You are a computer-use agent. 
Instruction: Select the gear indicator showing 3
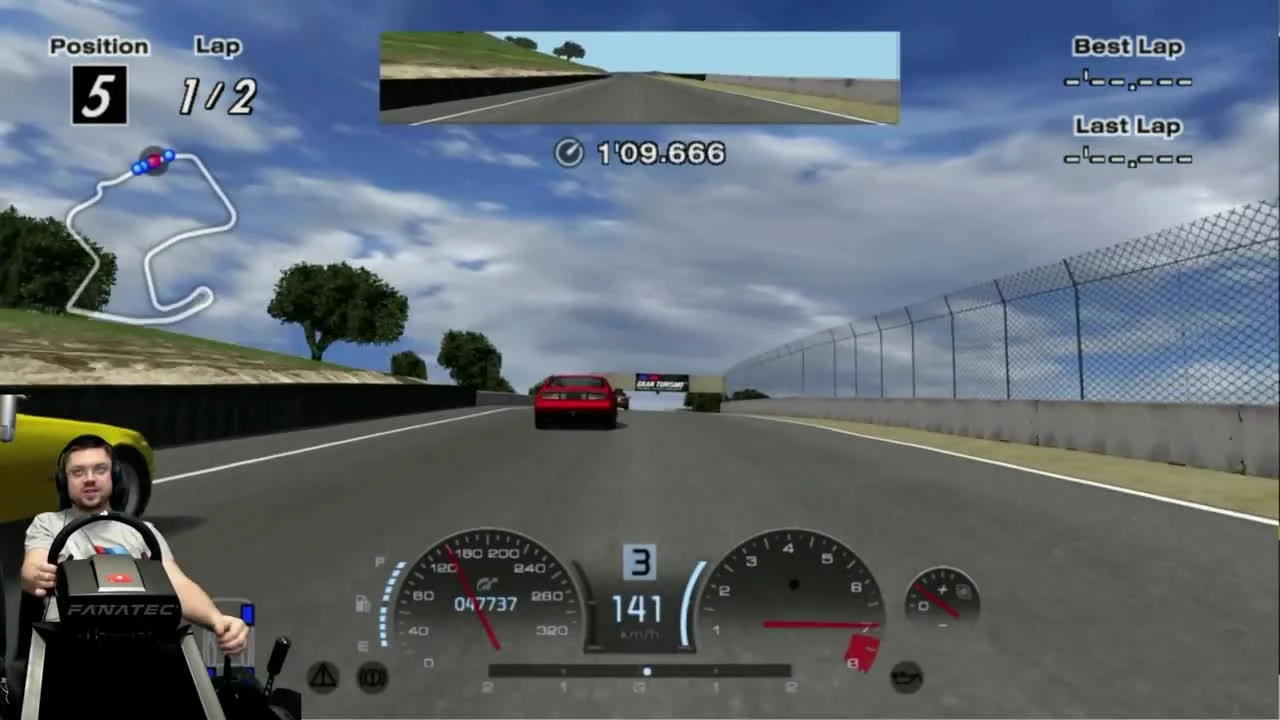click(x=640, y=562)
